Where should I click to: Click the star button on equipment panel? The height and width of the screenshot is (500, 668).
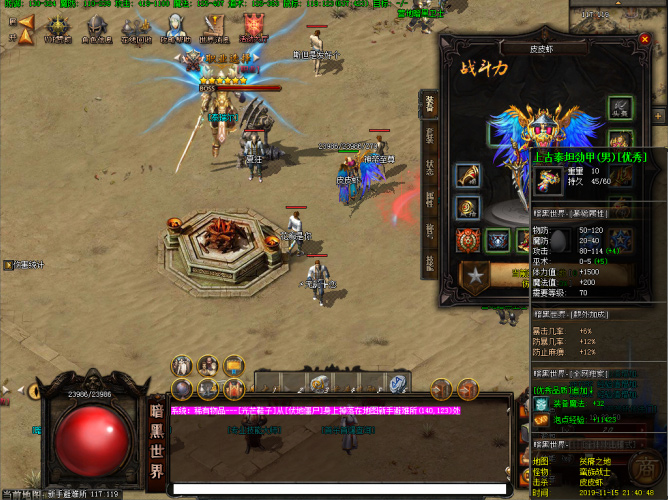474,273
